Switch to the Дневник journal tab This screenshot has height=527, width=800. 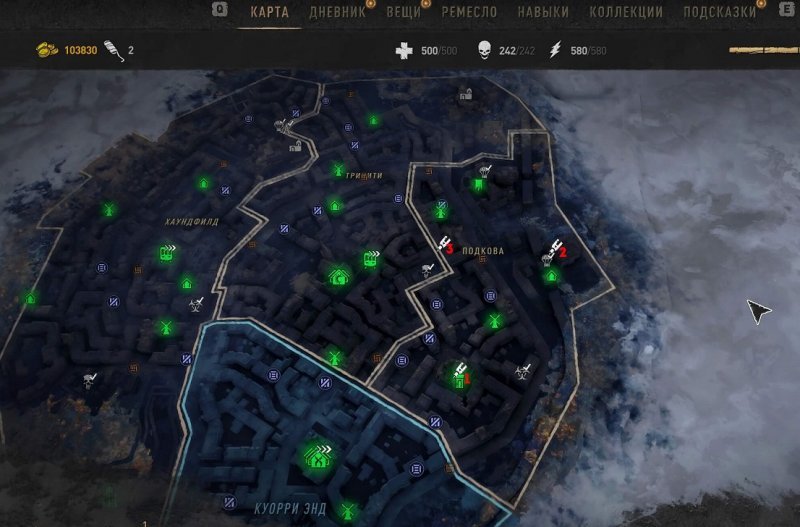336,13
